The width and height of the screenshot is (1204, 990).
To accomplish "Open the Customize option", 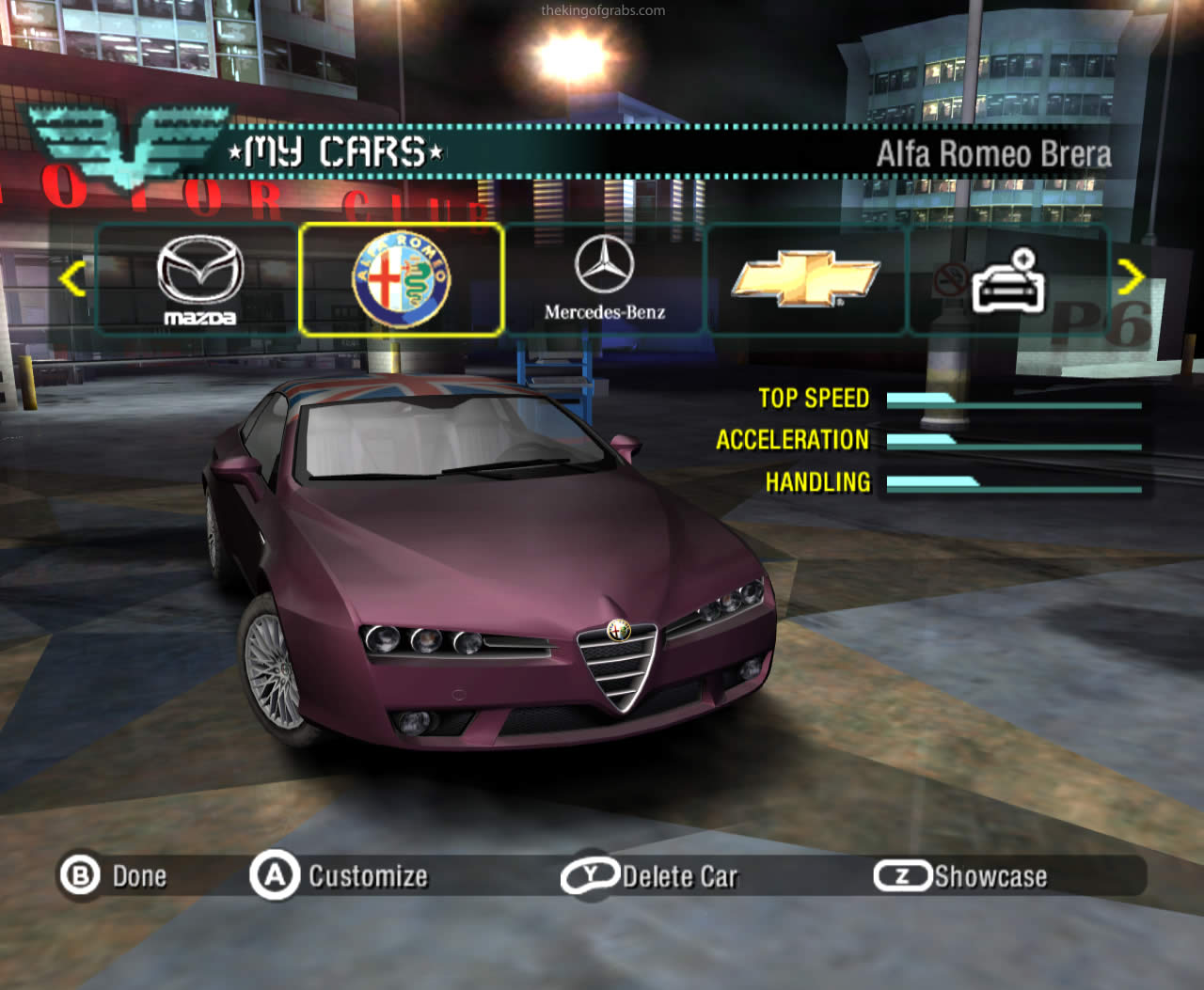I will [x=340, y=876].
